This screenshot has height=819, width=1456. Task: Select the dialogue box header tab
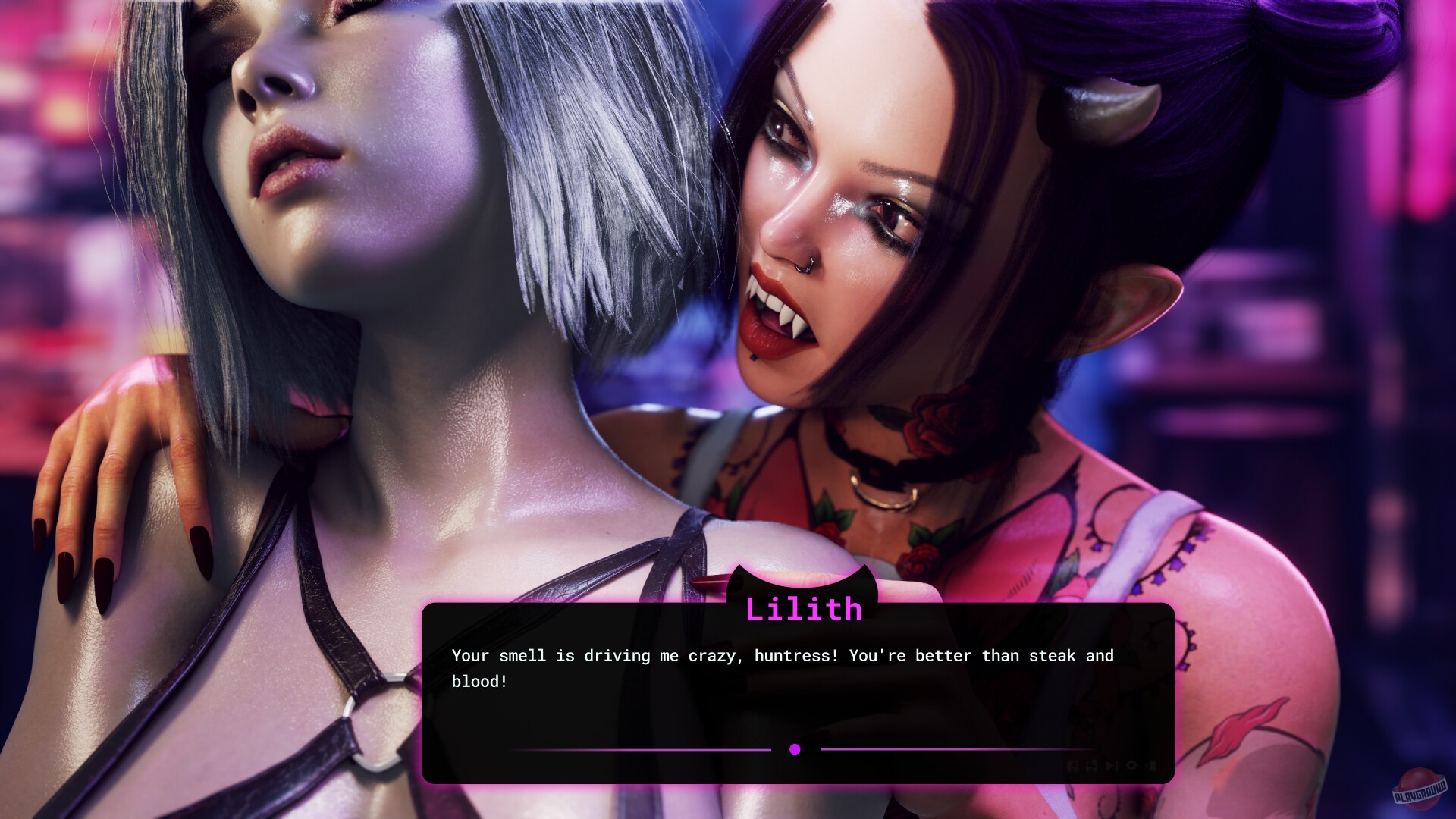tap(804, 599)
